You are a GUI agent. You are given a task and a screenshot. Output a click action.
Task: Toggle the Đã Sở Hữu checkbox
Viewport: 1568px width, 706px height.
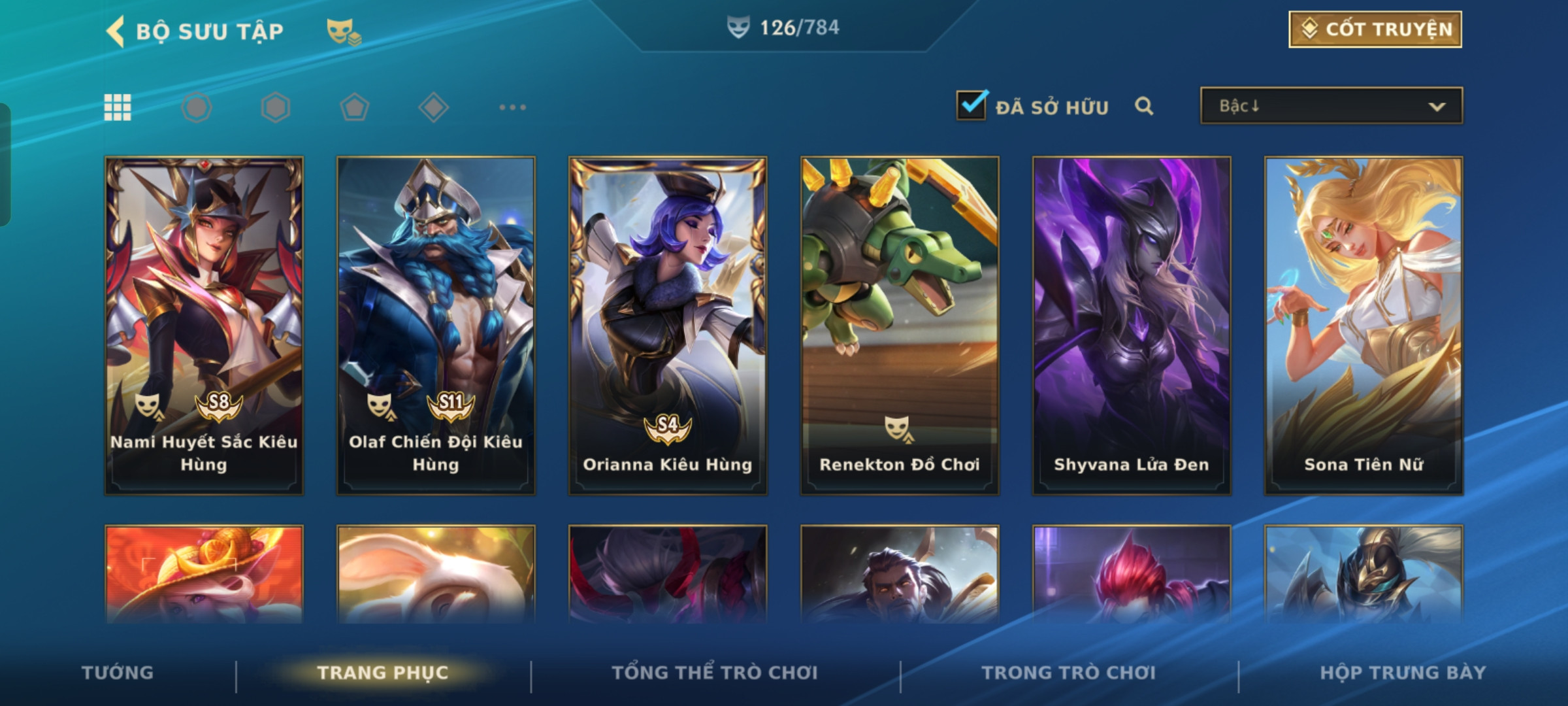971,105
